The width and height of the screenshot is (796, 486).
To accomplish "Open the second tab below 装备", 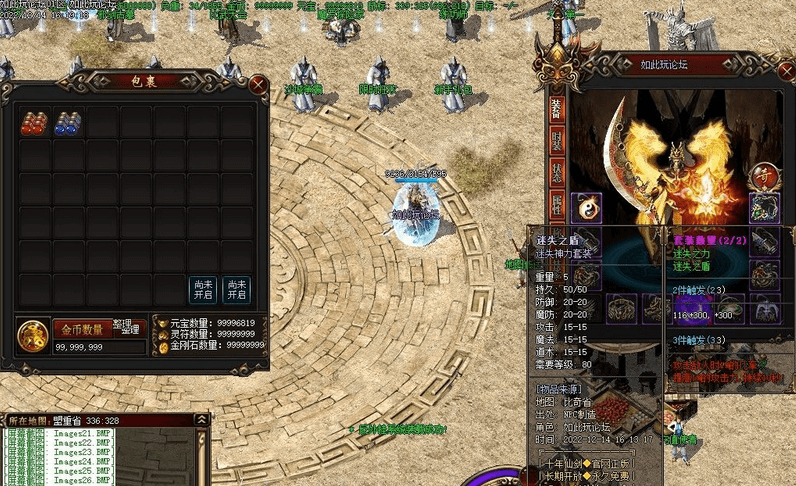I will click(x=556, y=141).
